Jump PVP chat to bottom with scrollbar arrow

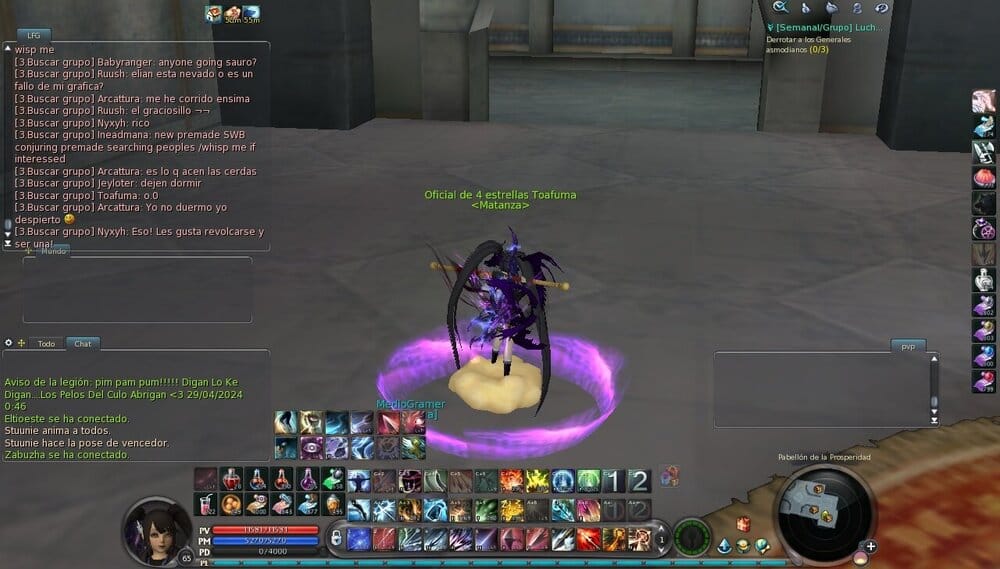[935, 421]
